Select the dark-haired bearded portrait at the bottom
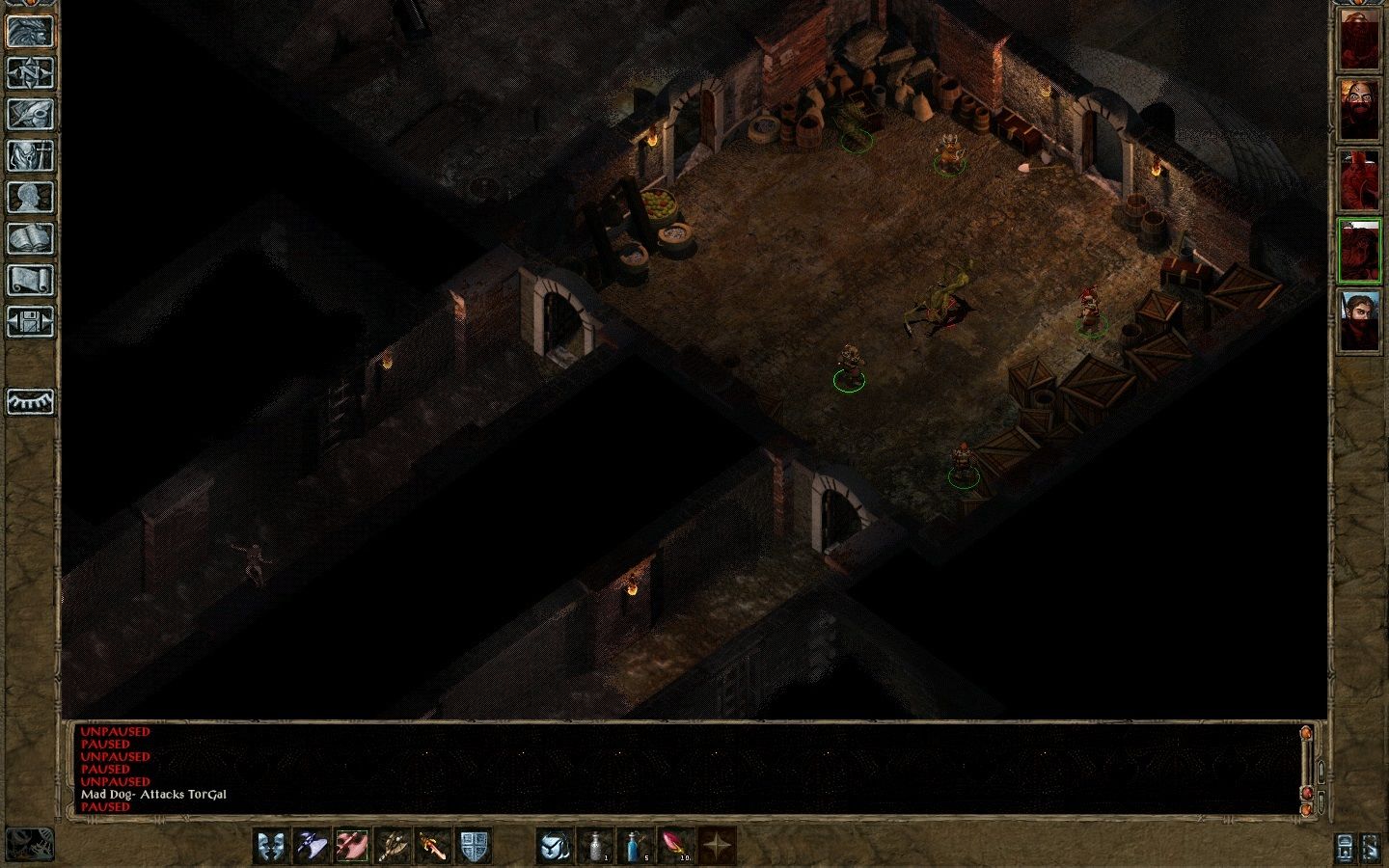The image size is (1389, 868). (x=1358, y=320)
